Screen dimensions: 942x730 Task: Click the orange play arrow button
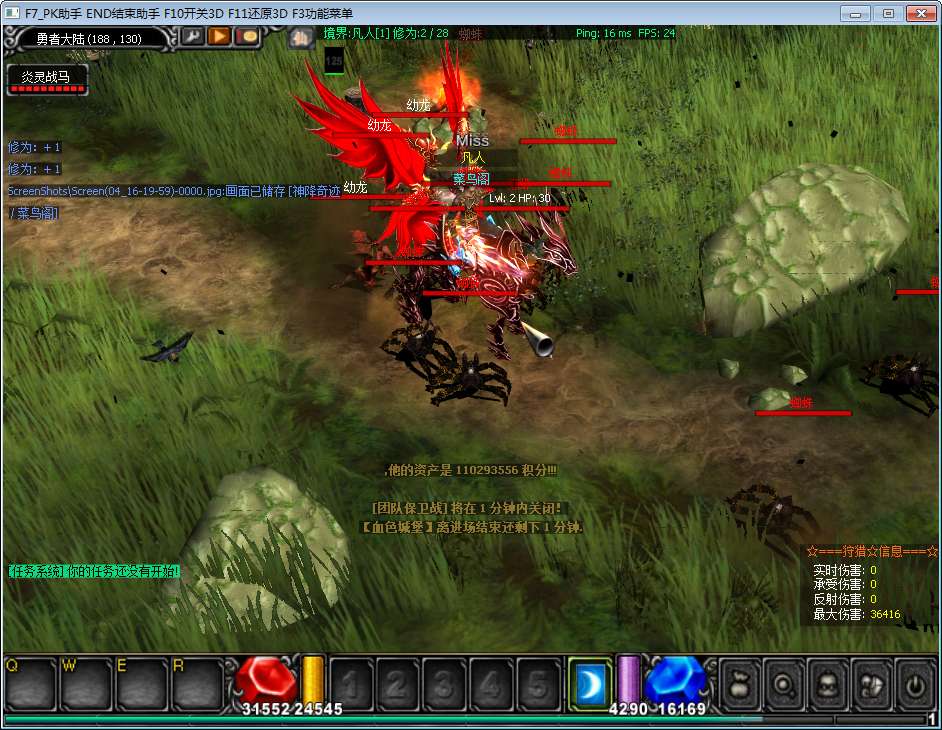coord(219,37)
